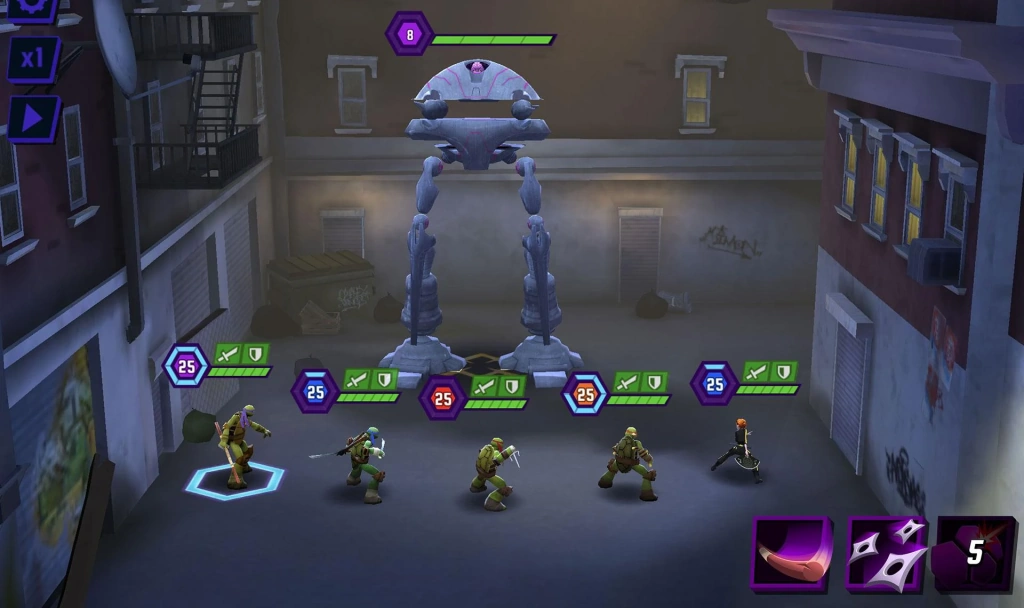1024x608 pixels.
Task: Select the ability on cooldown showing 5
Action: coord(974,553)
